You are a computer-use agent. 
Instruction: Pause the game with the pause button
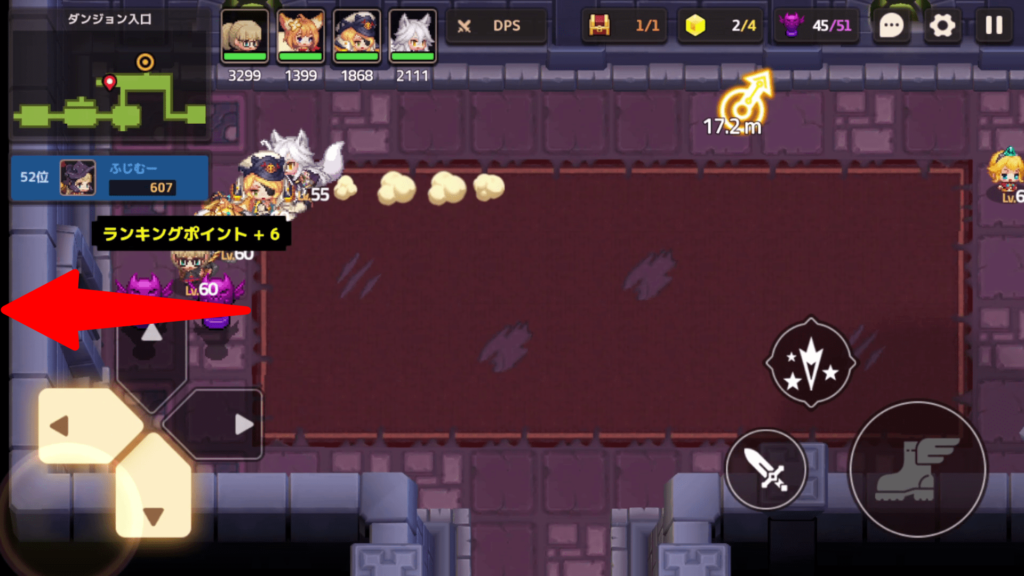pyautogui.click(x=993, y=26)
